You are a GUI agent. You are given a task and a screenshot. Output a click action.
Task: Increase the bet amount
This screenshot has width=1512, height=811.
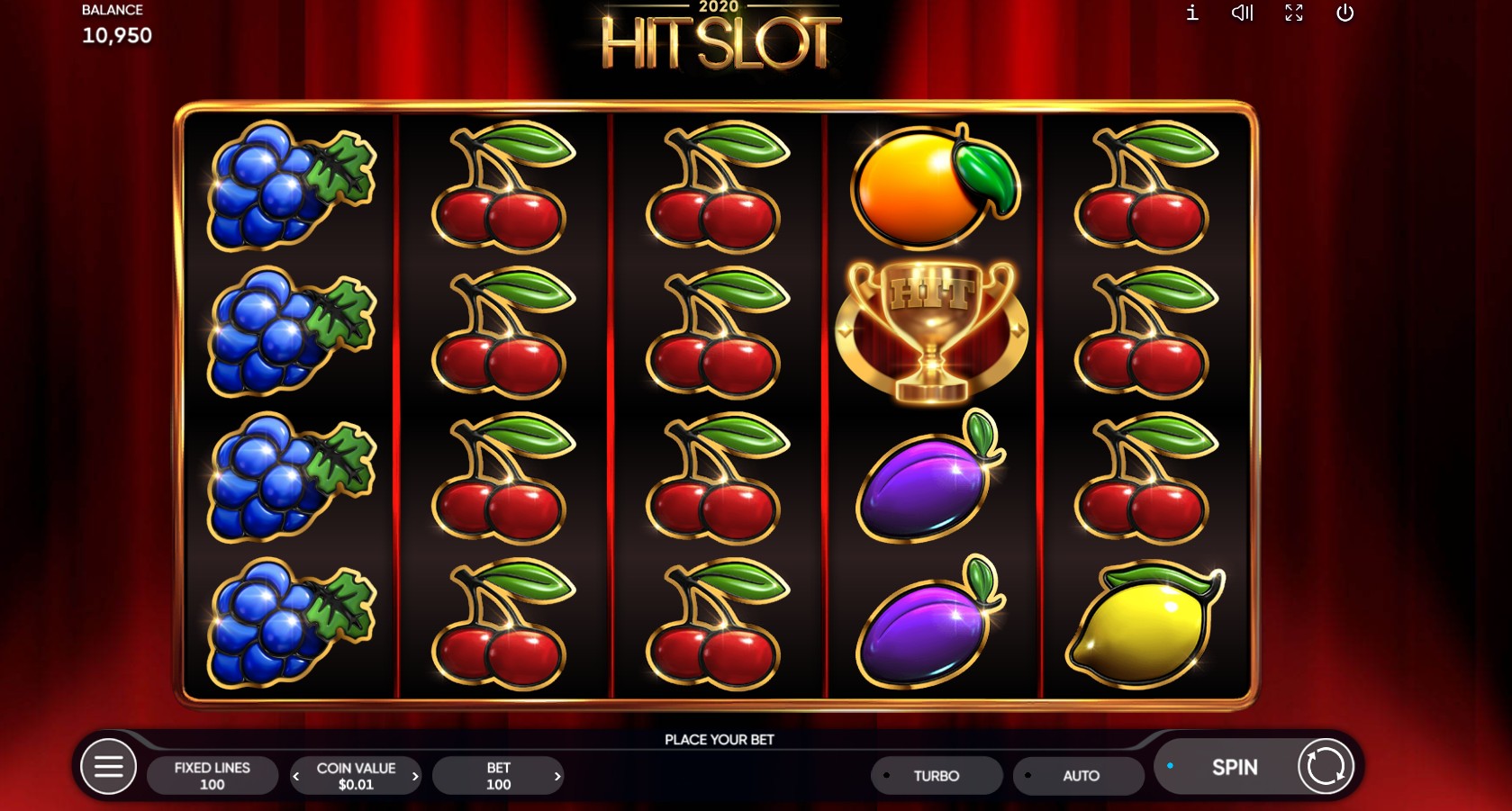(557, 775)
